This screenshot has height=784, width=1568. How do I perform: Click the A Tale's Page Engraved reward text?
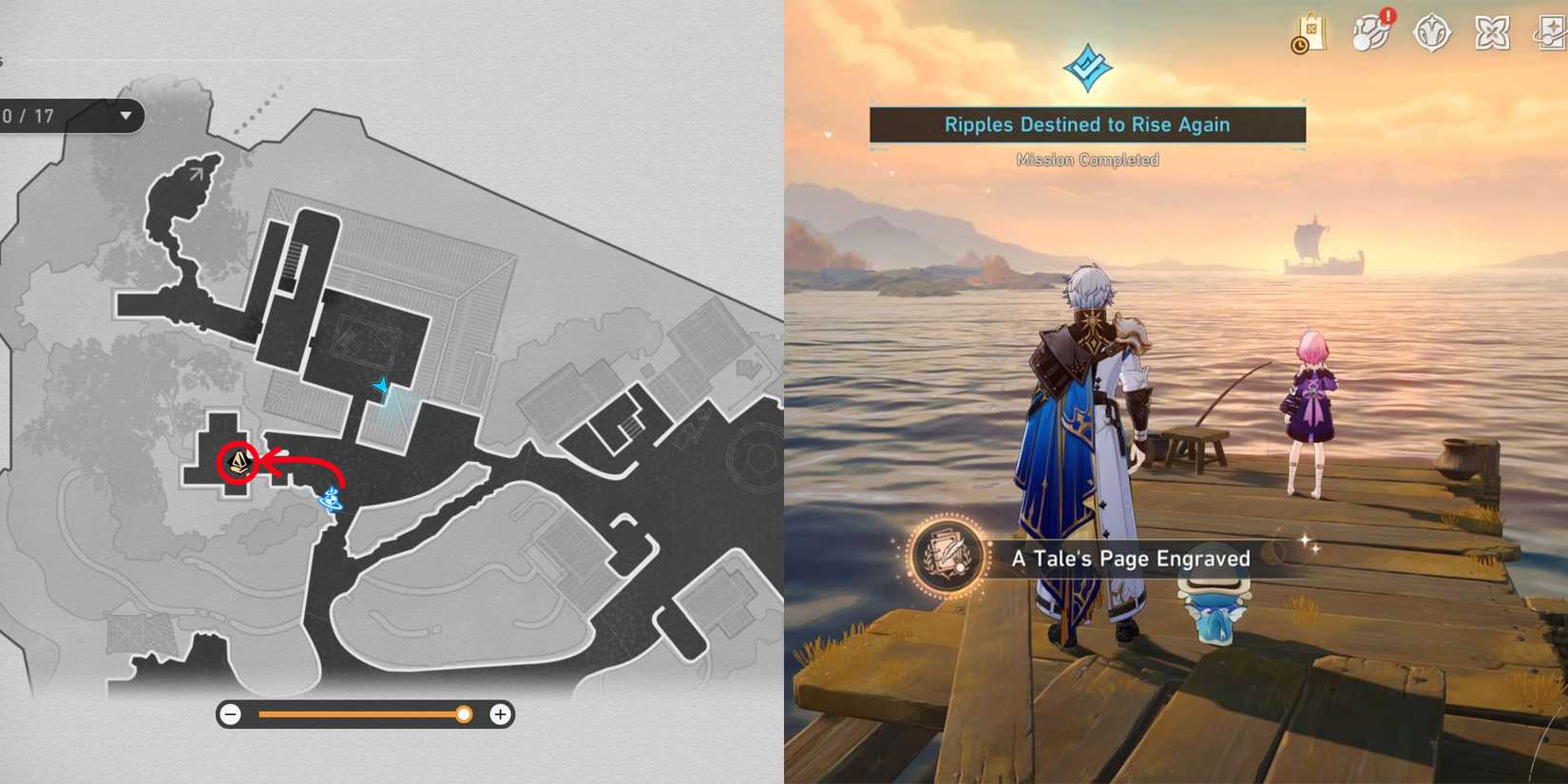1131,559
